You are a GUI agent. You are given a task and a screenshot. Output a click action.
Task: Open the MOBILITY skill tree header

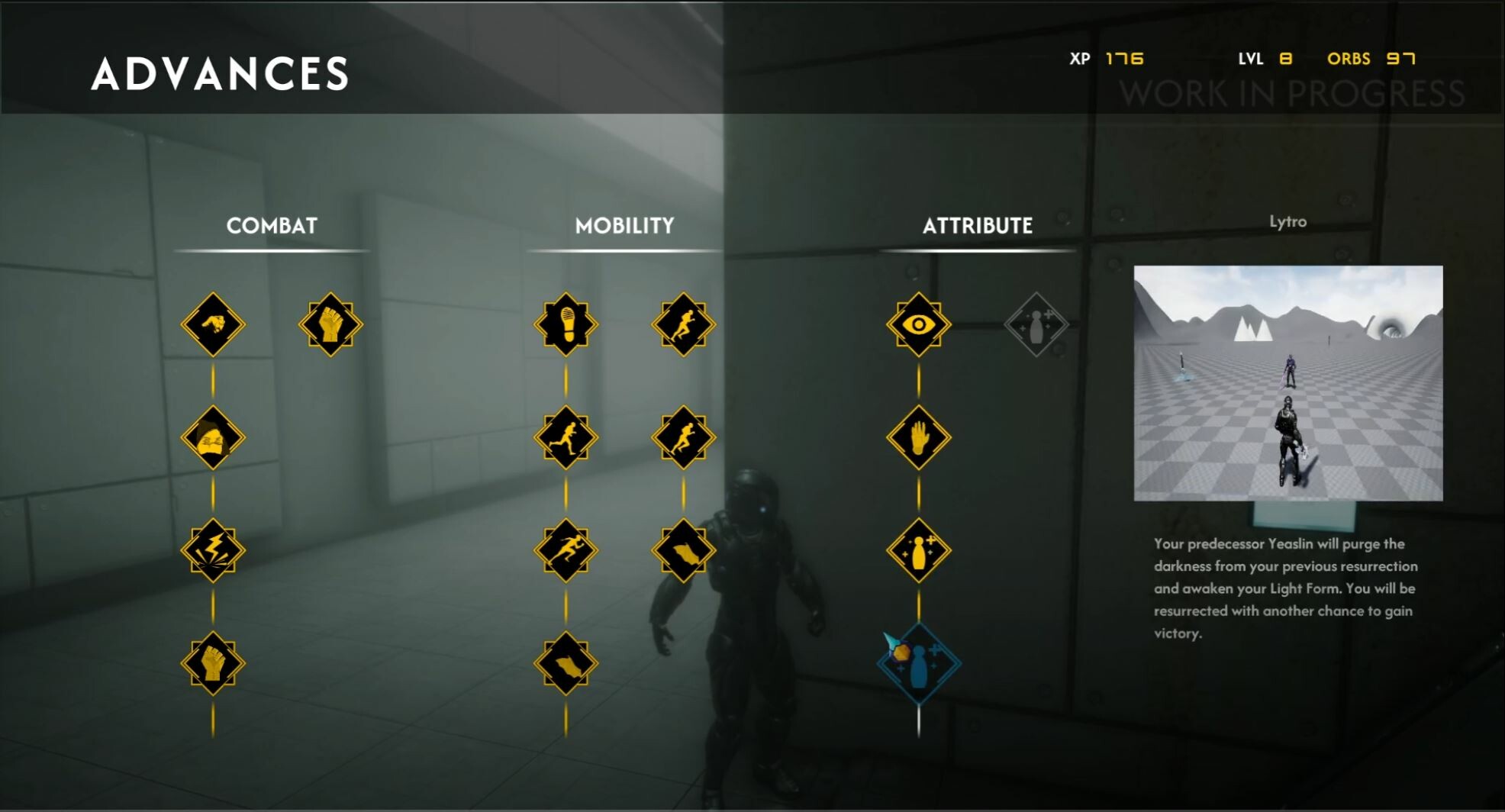click(x=624, y=226)
